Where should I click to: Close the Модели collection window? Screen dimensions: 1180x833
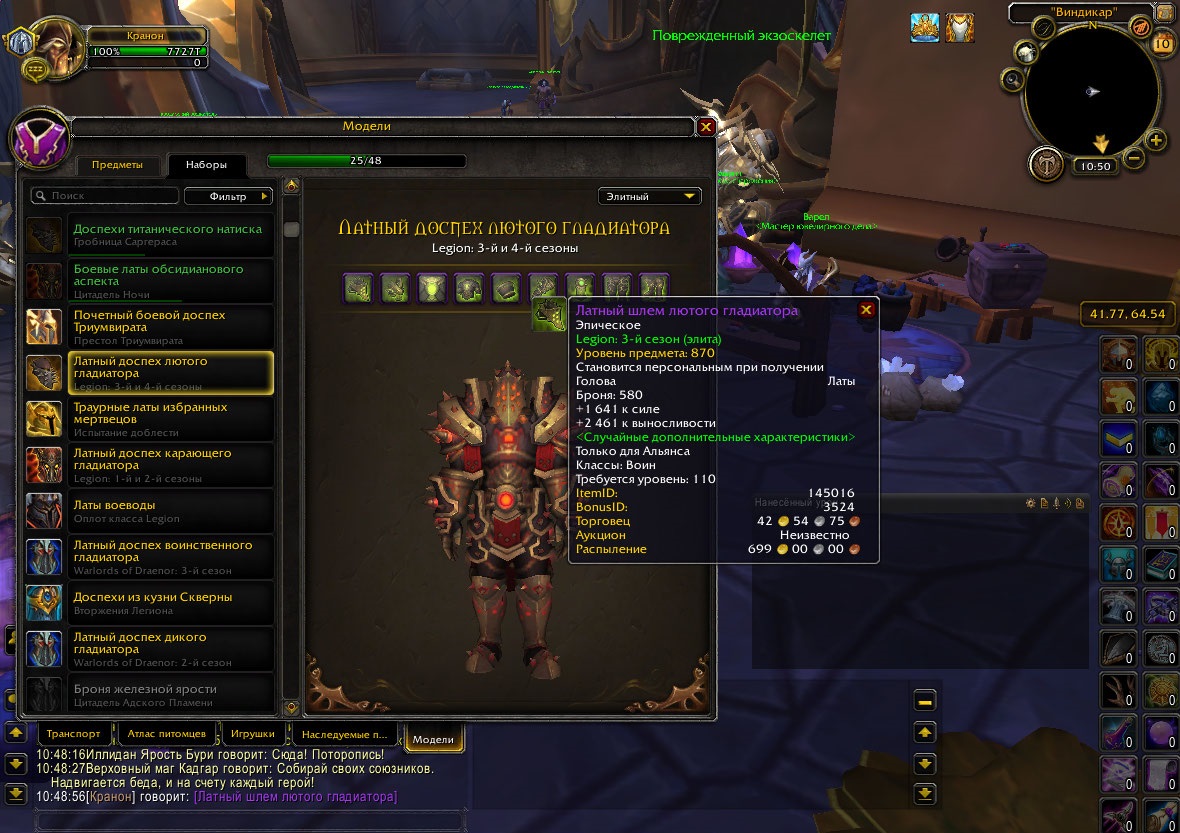705,127
